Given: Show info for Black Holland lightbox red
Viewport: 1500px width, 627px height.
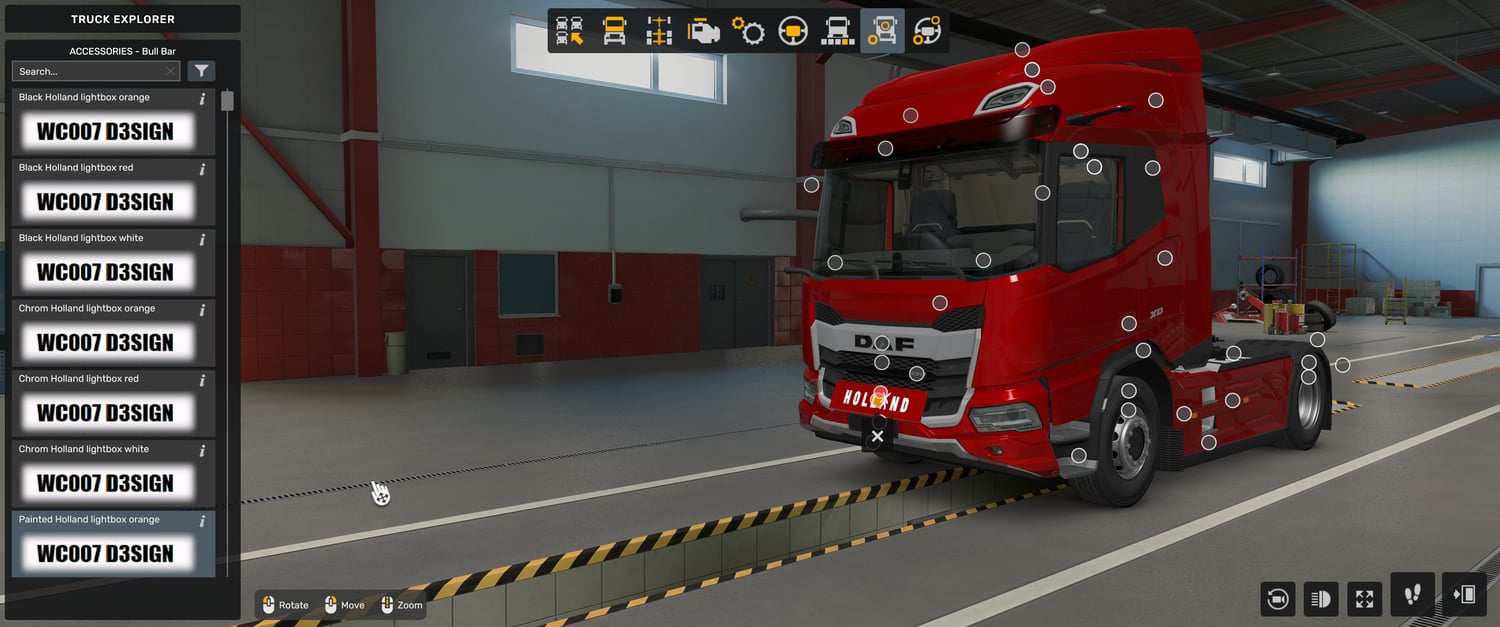Looking at the screenshot, I should (x=202, y=169).
